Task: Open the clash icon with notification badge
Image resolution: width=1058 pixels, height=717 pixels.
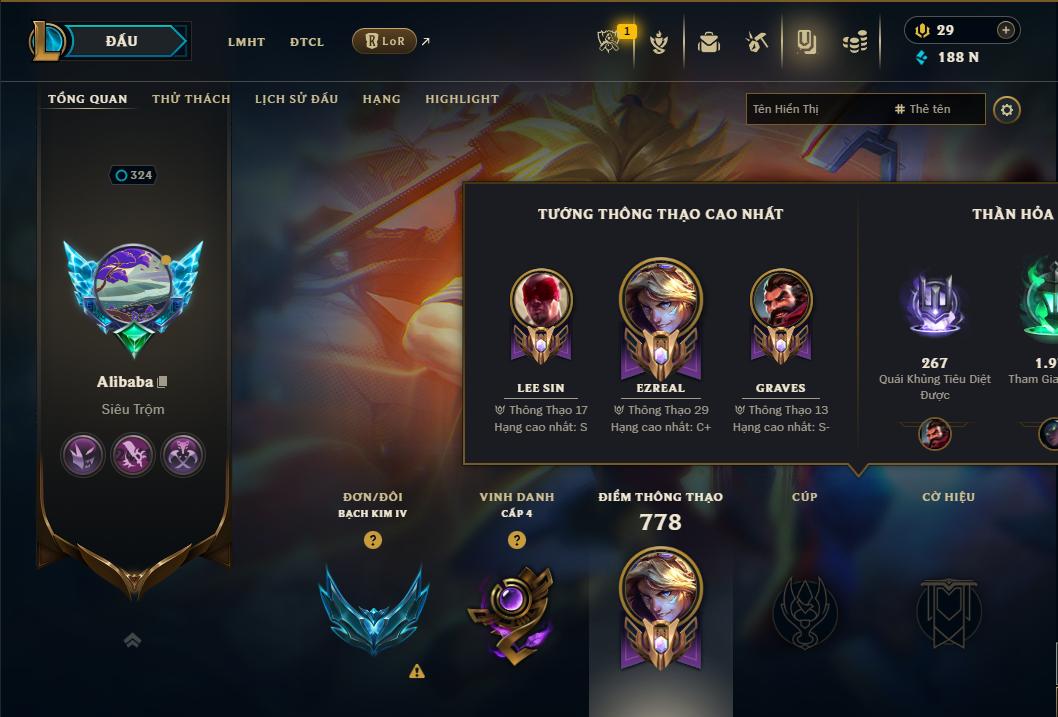Action: [x=609, y=42]
